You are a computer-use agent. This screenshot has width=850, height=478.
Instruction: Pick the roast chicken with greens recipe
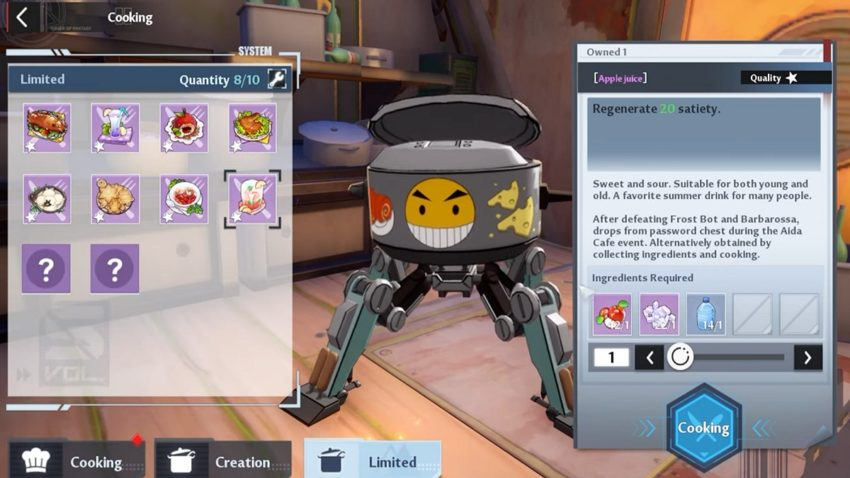coord(253,127)
